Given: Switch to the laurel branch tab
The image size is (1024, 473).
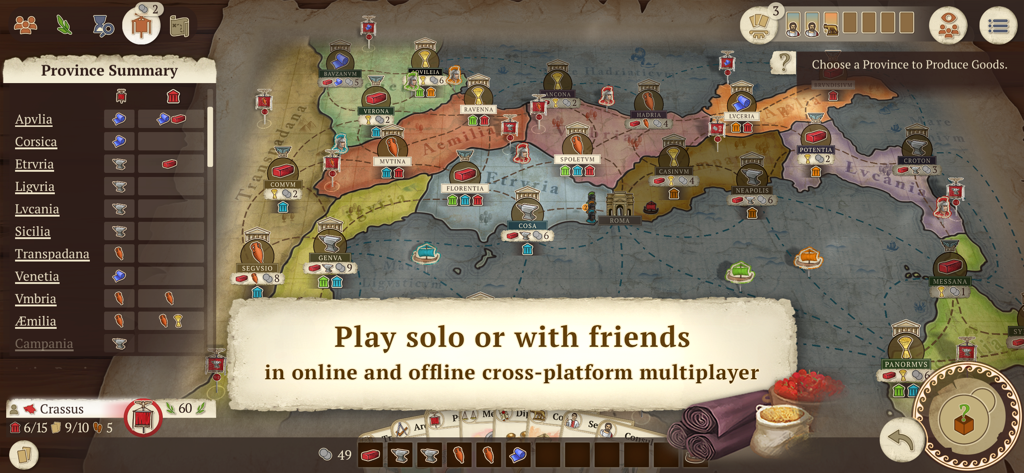Looking at the screenshot, I should [64, 25].
